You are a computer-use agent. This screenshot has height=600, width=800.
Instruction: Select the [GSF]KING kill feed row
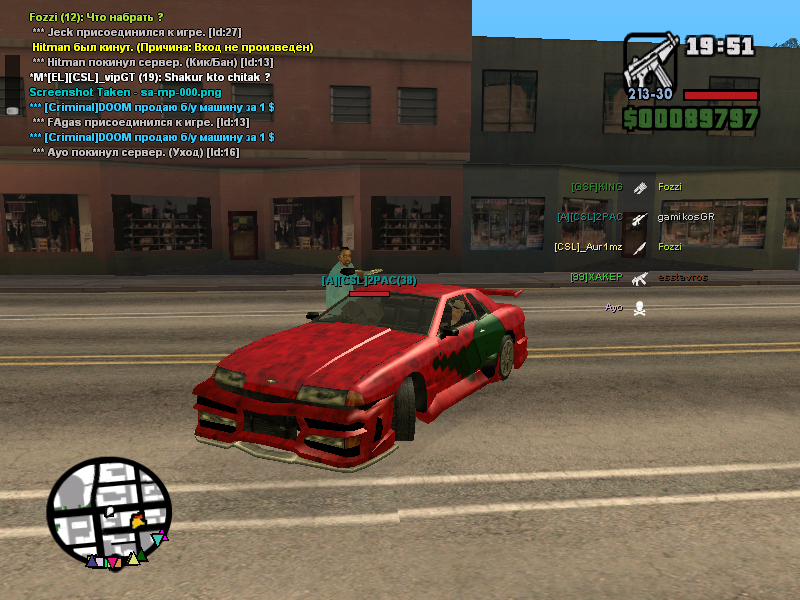[597, 187]
